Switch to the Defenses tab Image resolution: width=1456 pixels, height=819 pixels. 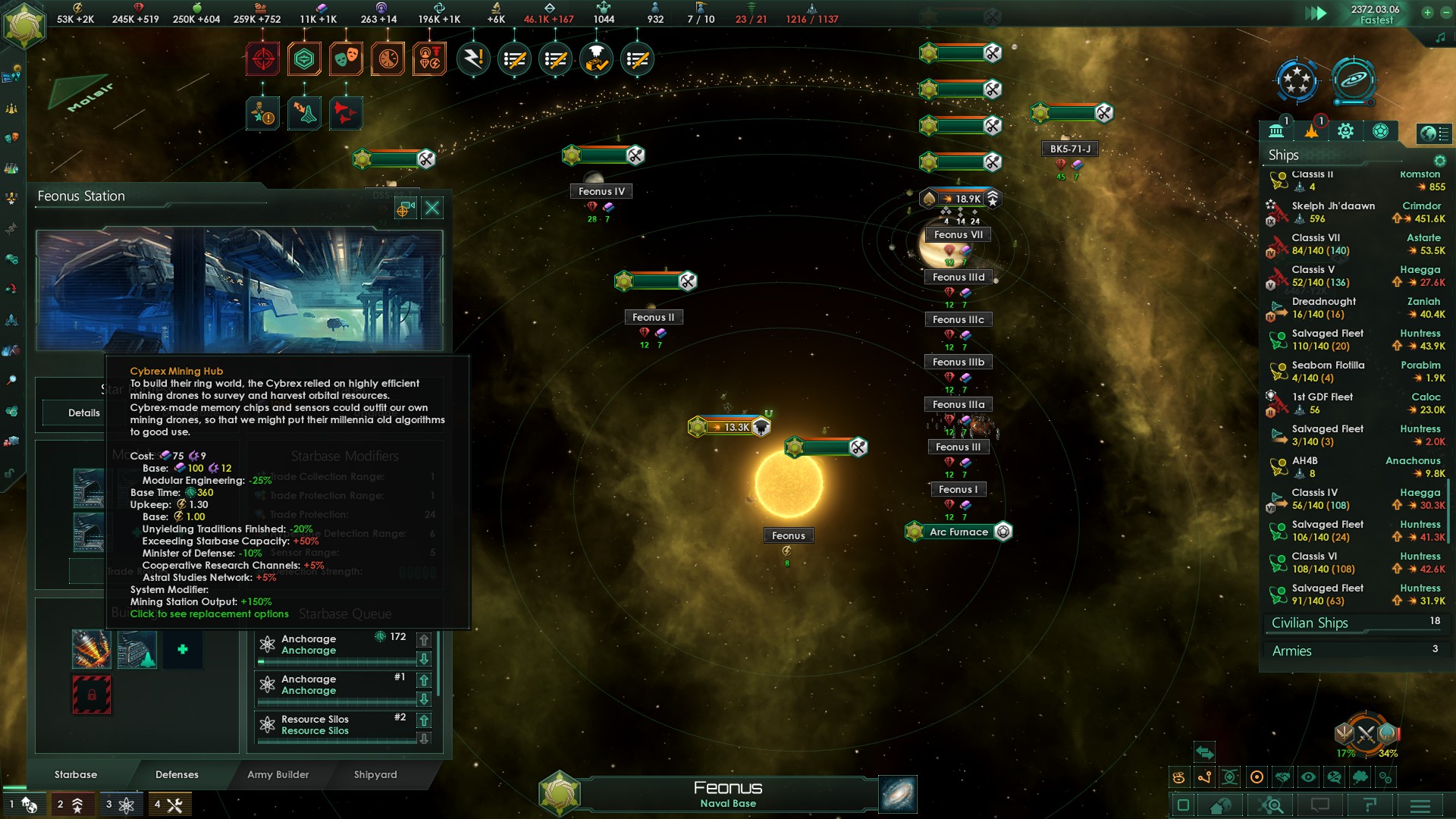pos(177,774)
